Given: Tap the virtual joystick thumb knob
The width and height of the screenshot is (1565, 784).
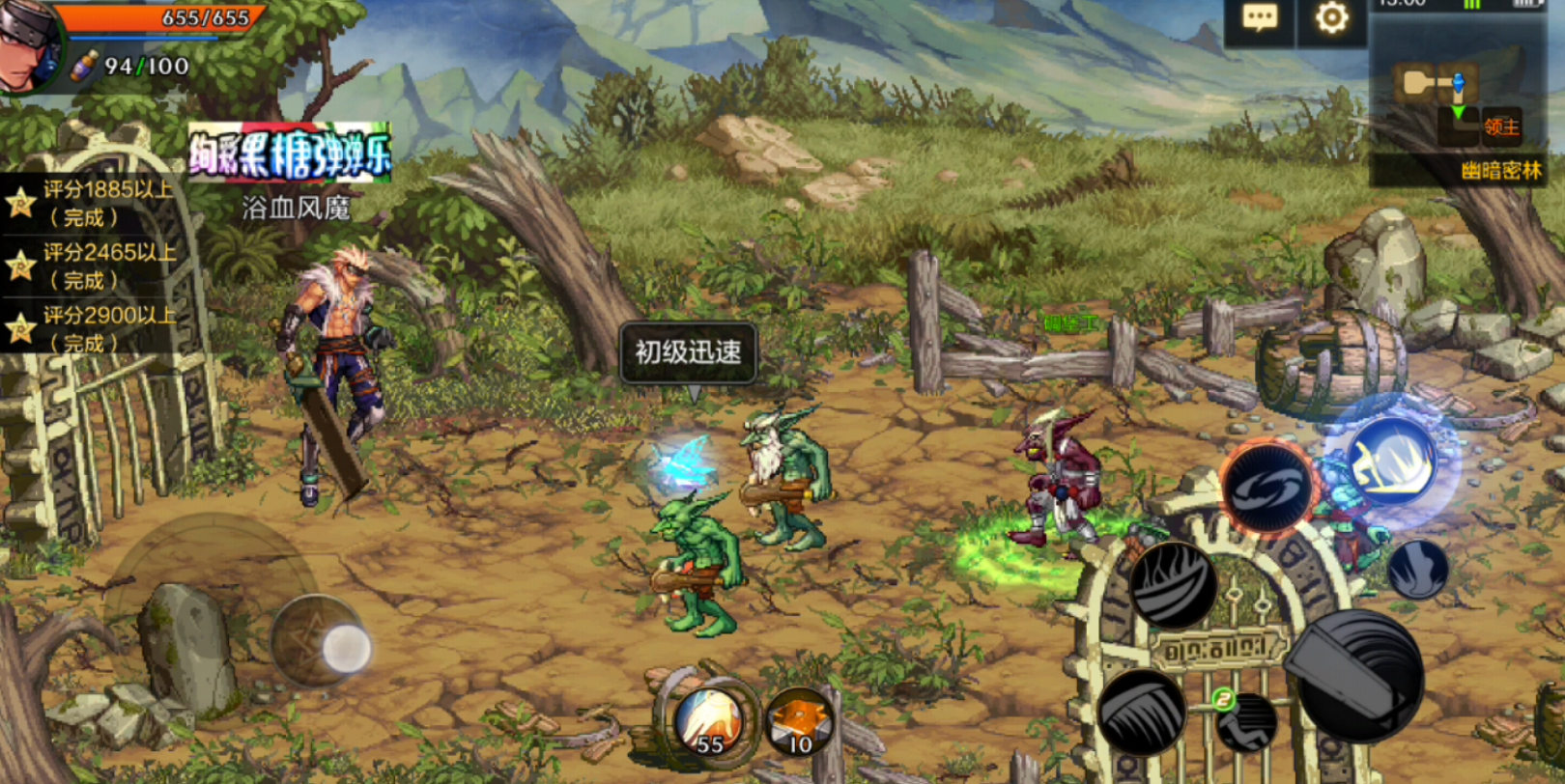Looking at the screenshot, I should (345, 648).
